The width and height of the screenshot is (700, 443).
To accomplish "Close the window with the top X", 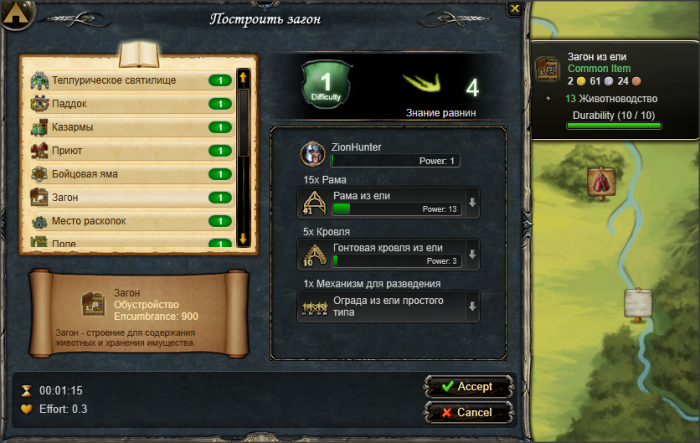I will [x=514, y=8].
